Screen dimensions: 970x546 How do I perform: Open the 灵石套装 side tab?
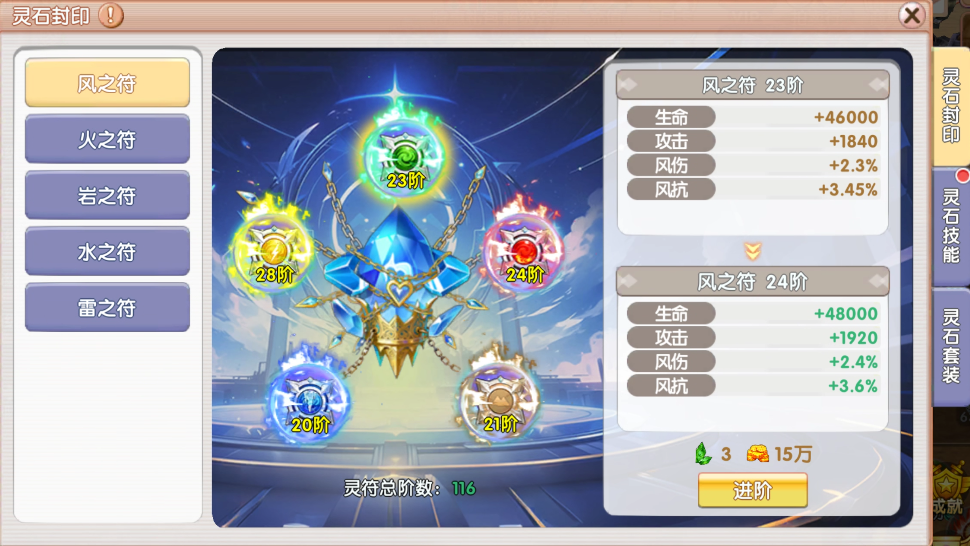click(x=951, y=346)
